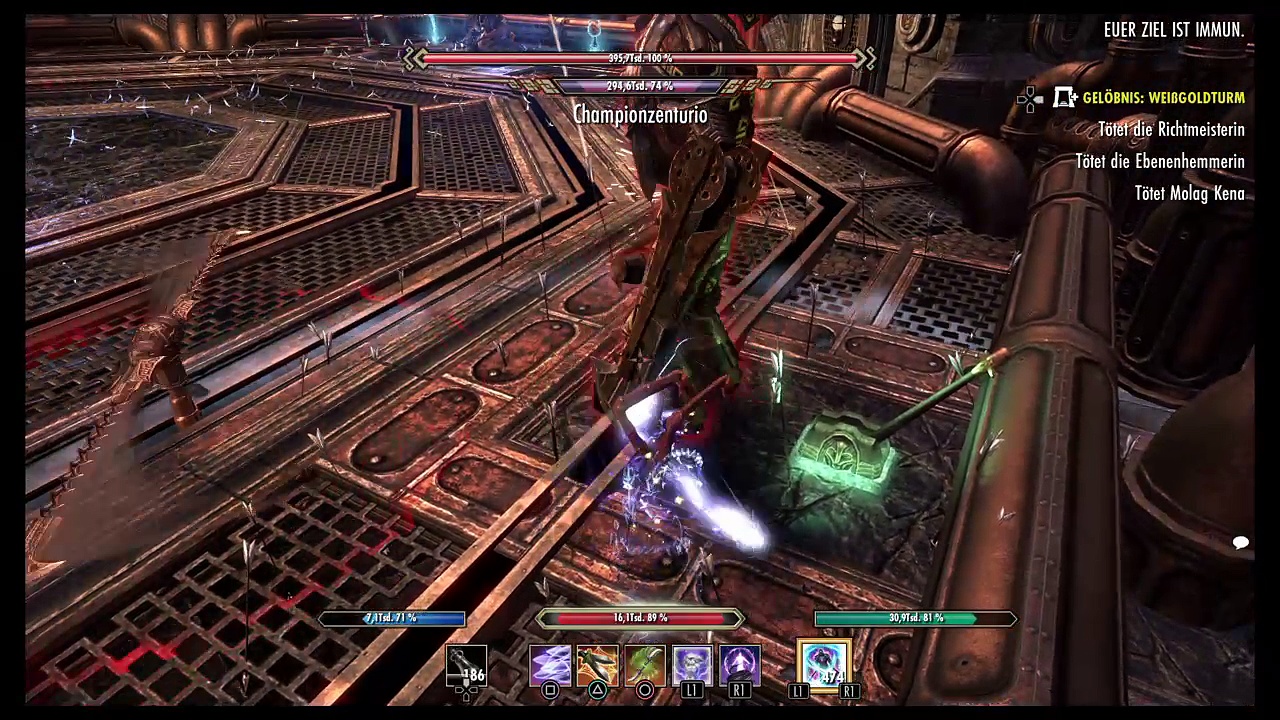The height and width of the screenshot is (720, 1280).
Task: Cast the orange twin-blade ability
Action: coord(597,665)
